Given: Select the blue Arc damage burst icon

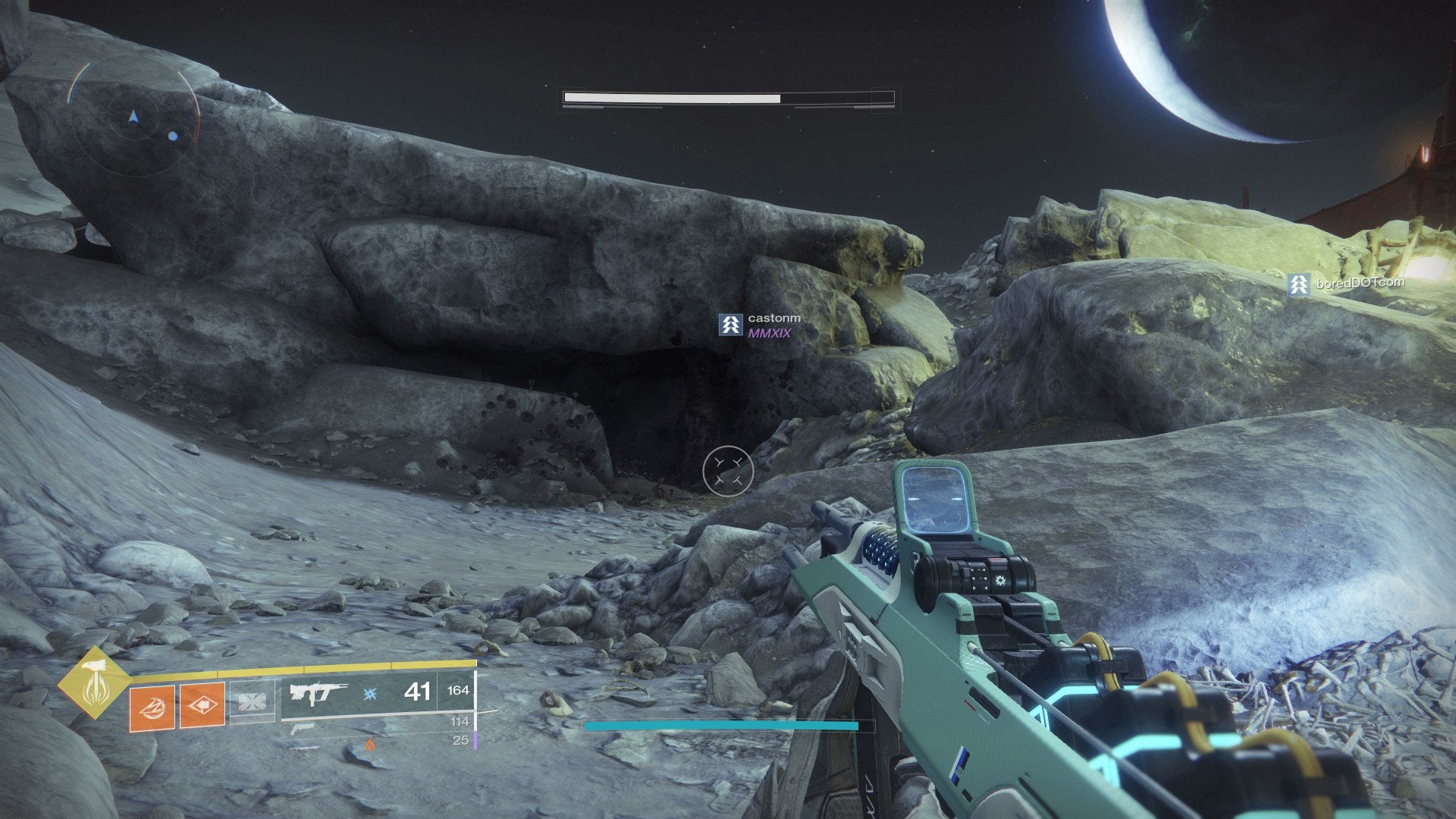Looking at the screenshot, I should [x=369, y=694].
